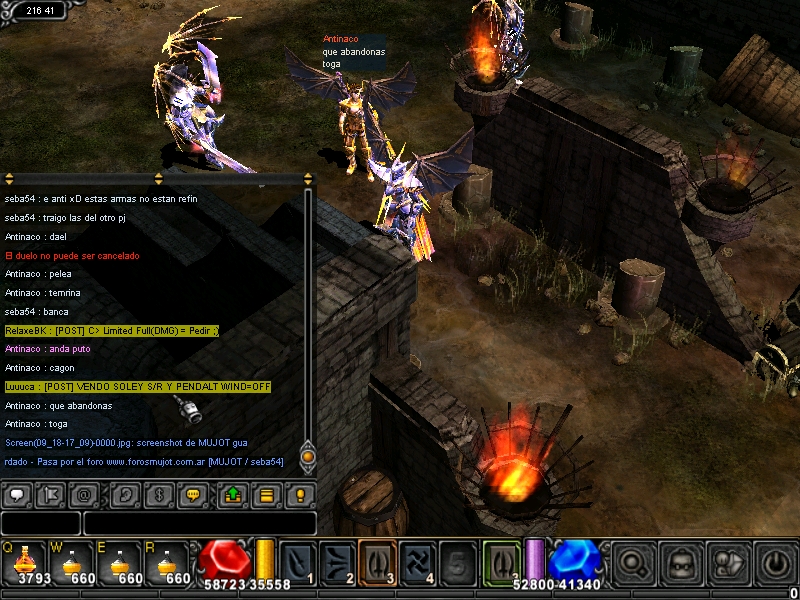Click the chat message input field
The image size is (800, 600).
200,523
